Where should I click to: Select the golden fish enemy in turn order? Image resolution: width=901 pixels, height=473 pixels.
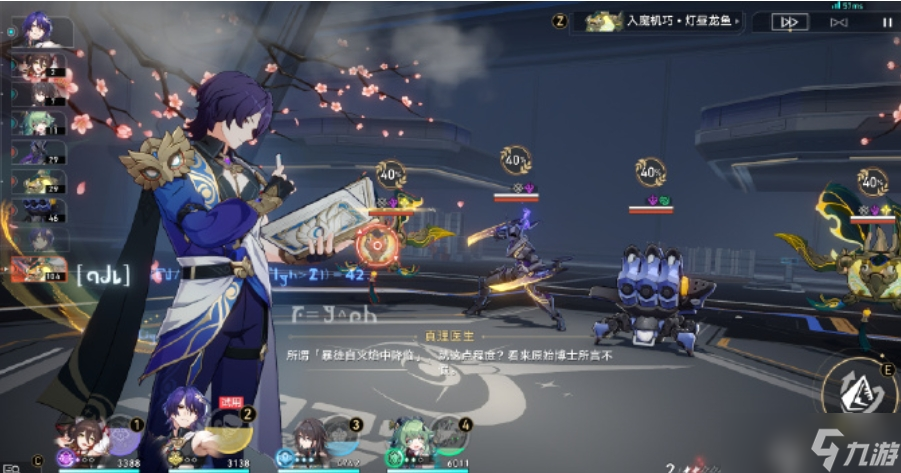pos(42,181)
